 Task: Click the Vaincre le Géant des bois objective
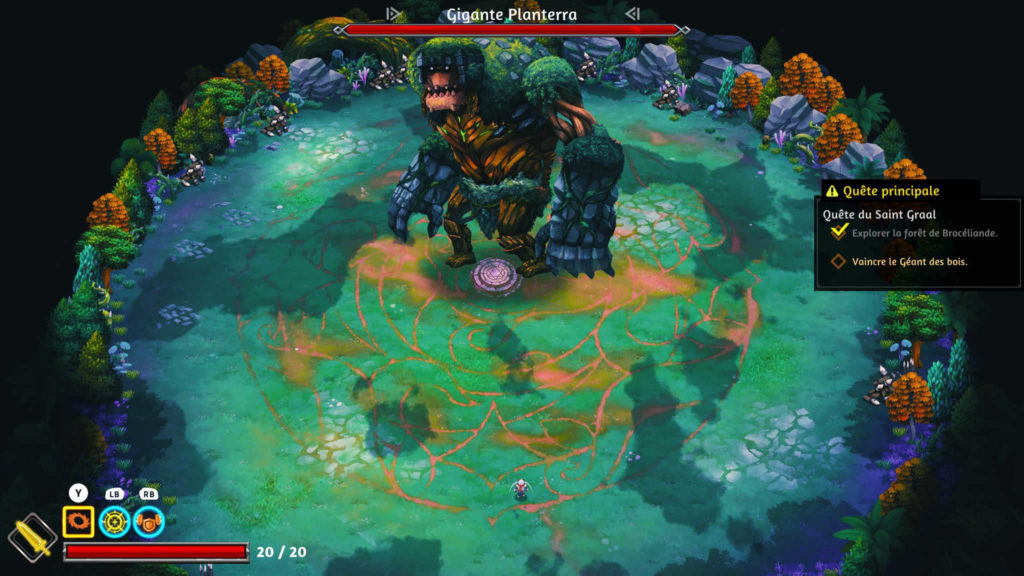coord(909,262)
